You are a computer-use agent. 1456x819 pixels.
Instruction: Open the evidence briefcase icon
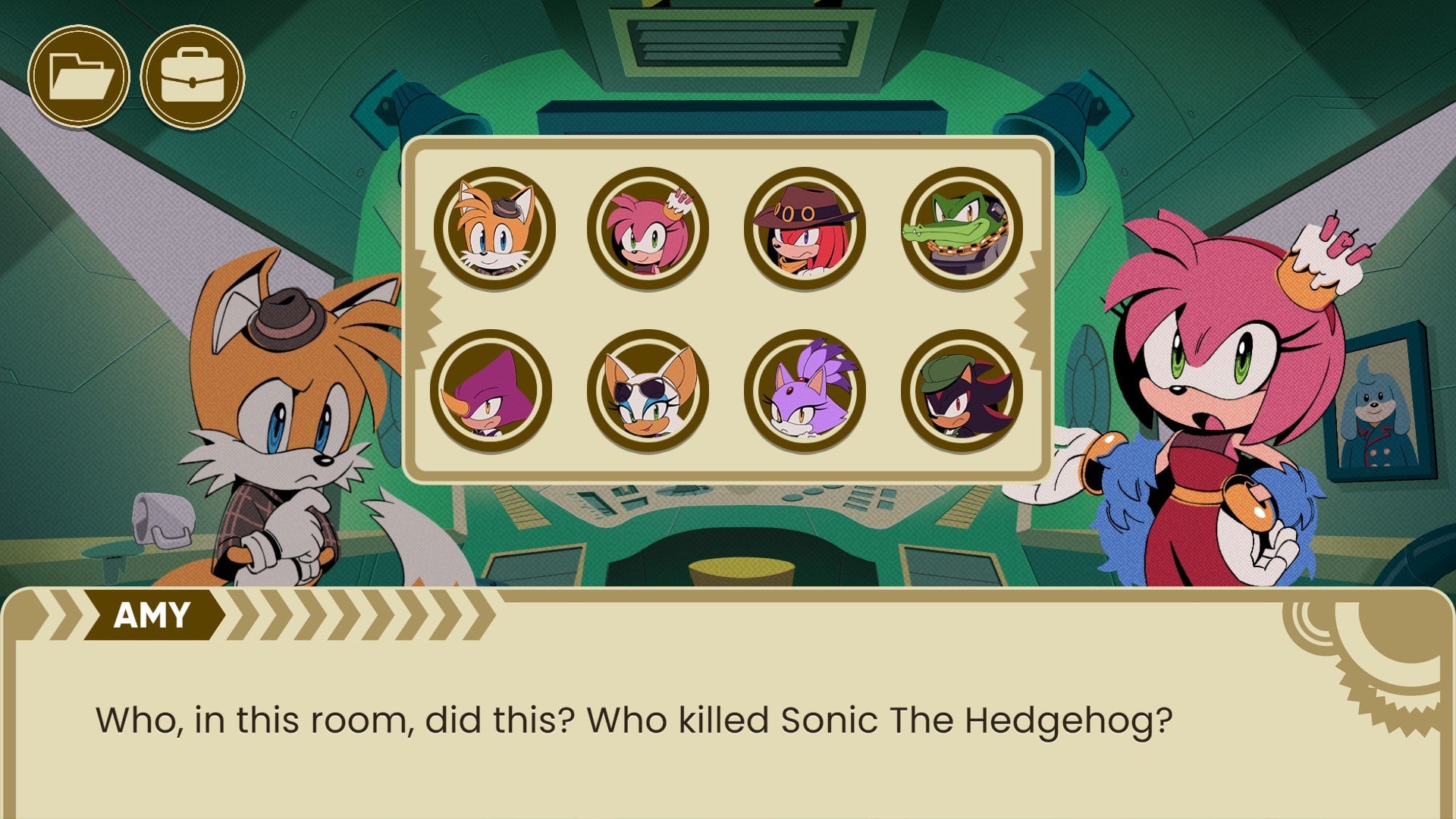point(192,74)
